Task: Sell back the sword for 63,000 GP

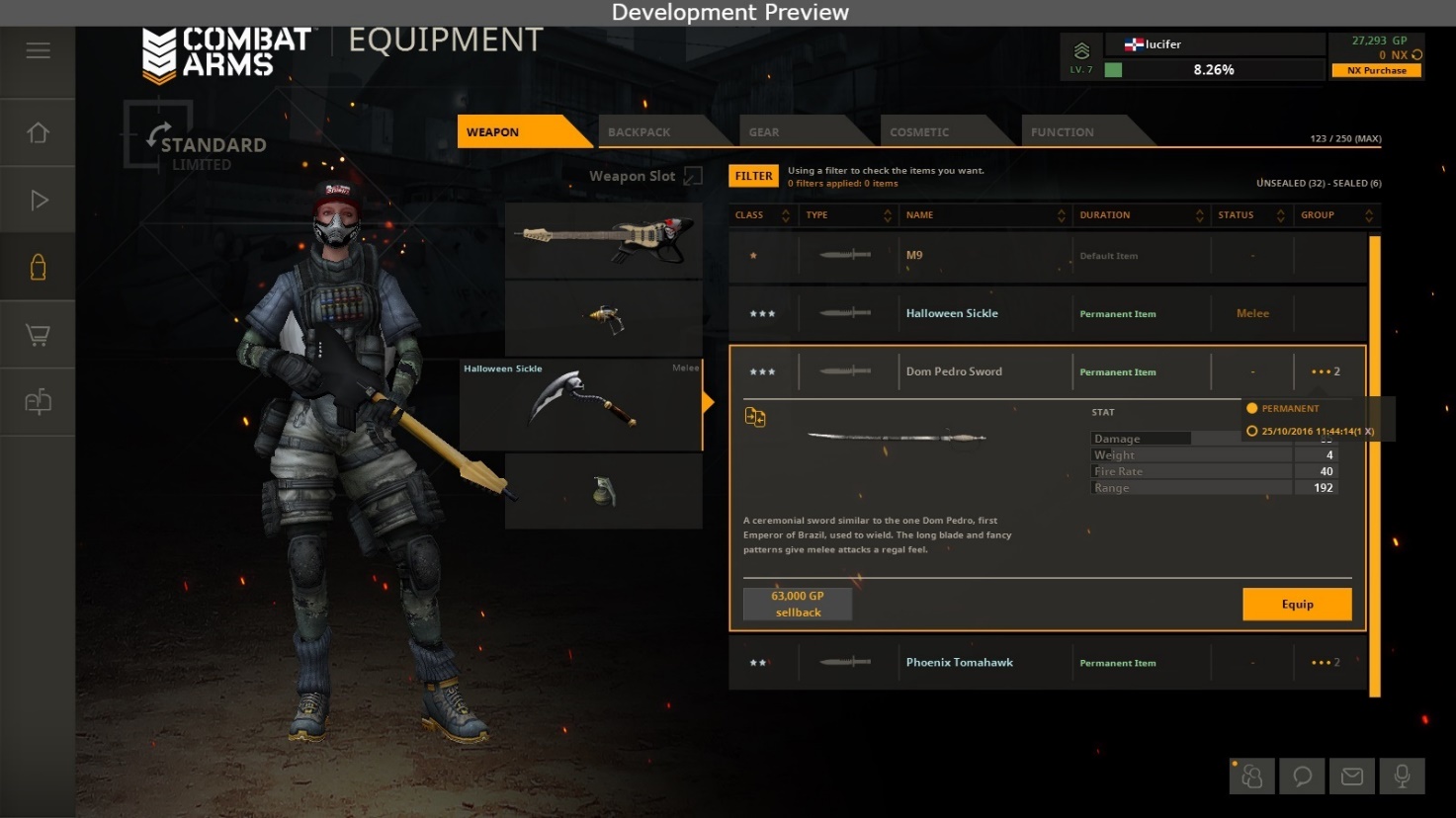Action: click(x=797, y=604)
